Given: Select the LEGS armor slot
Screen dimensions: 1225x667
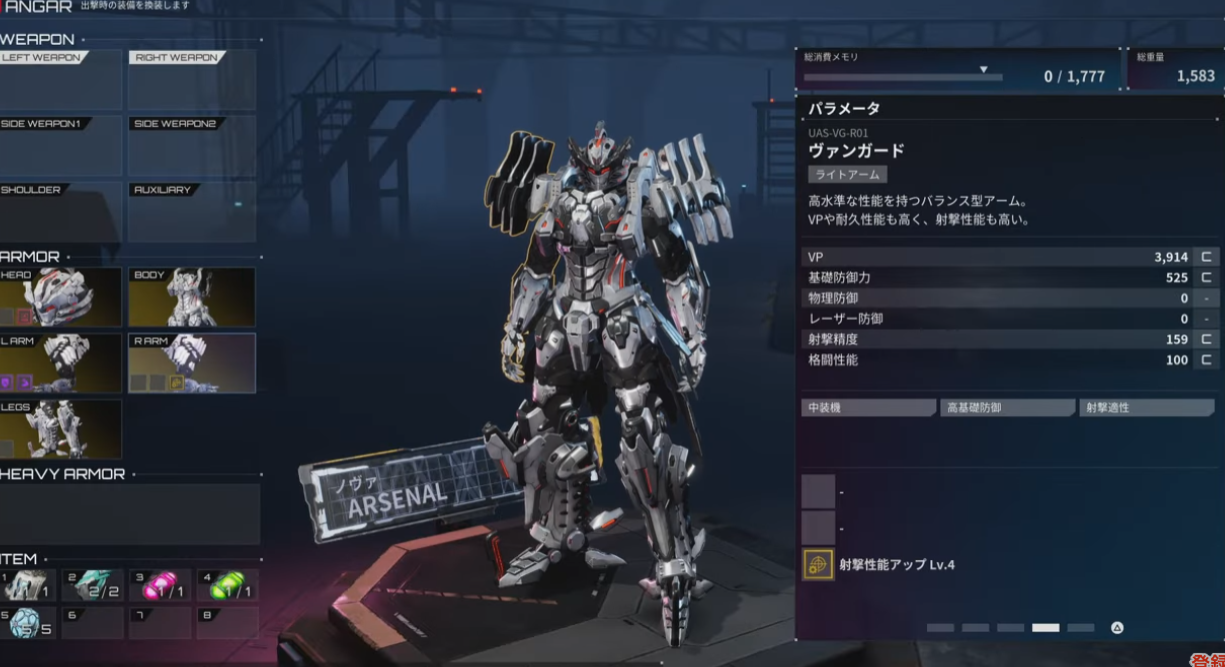Looking at the screenshot, I should point(60,429).
